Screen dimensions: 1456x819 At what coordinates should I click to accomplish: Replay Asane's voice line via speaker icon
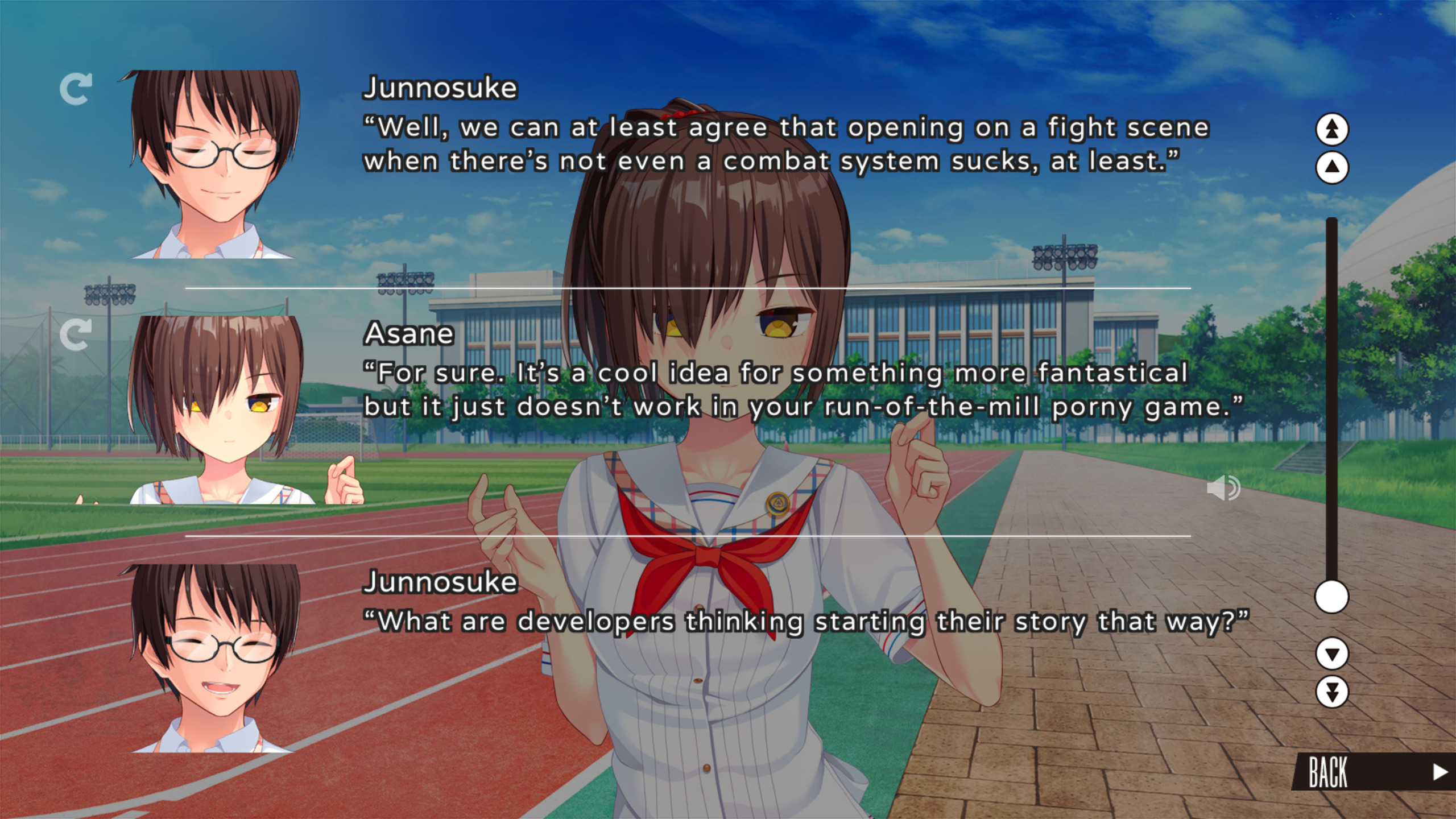coord(1223,488)
